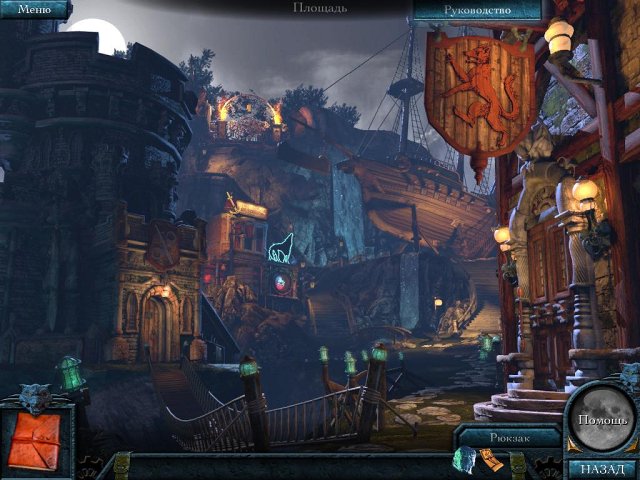640x480 pixels.
Task: Go back with the НАЗАД button
Action: click(x=601, y=468)
